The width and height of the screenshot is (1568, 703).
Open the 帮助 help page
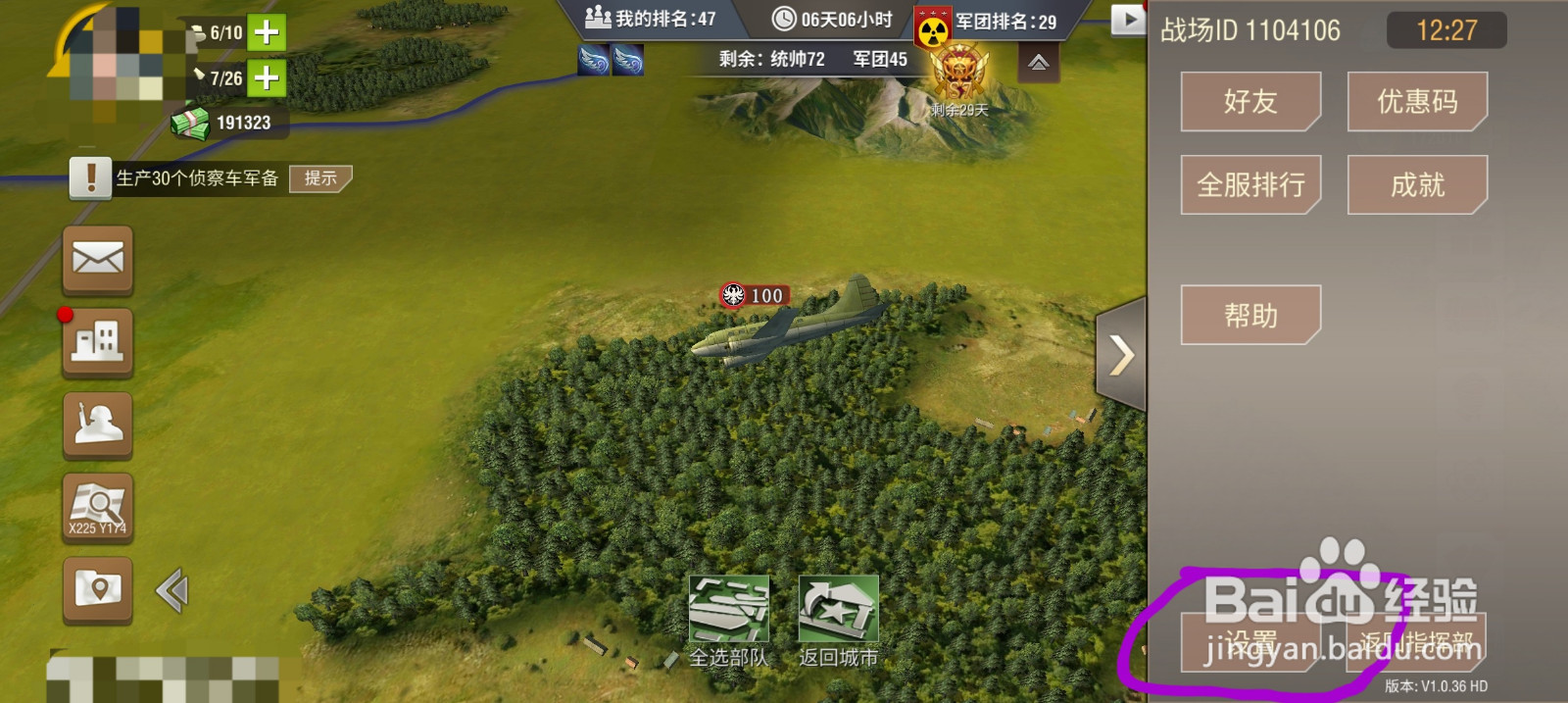point(1250,315)
